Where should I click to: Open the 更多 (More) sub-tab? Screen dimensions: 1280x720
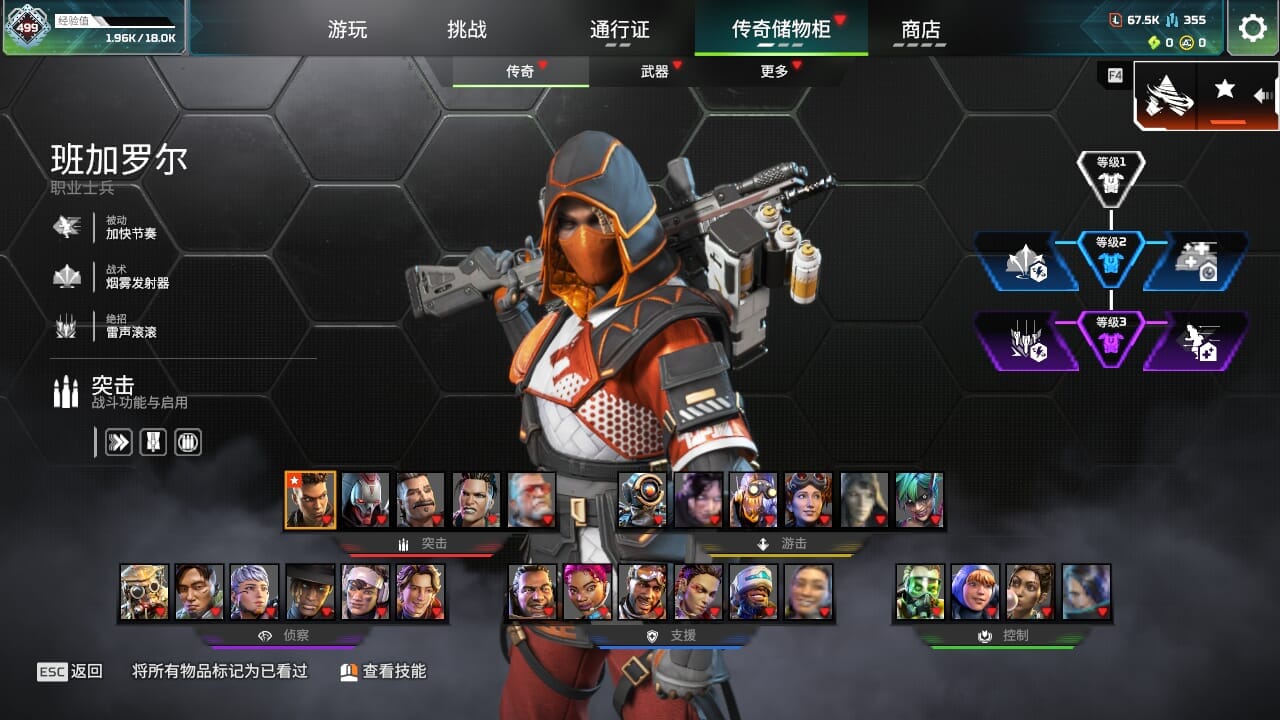click(x=774, y=71)
